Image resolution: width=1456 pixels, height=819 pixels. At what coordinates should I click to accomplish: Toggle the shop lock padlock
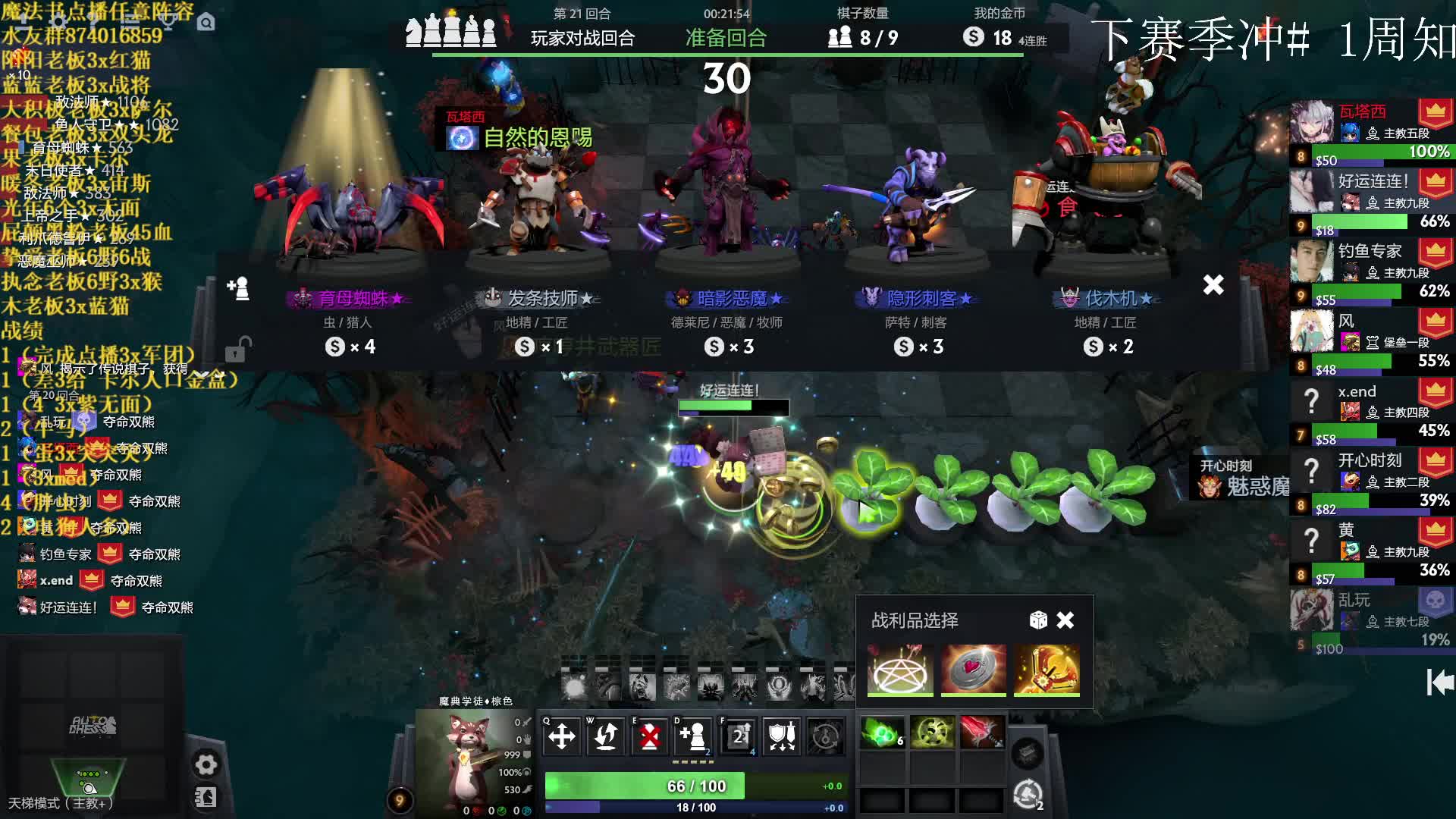(x=237, y=350)
